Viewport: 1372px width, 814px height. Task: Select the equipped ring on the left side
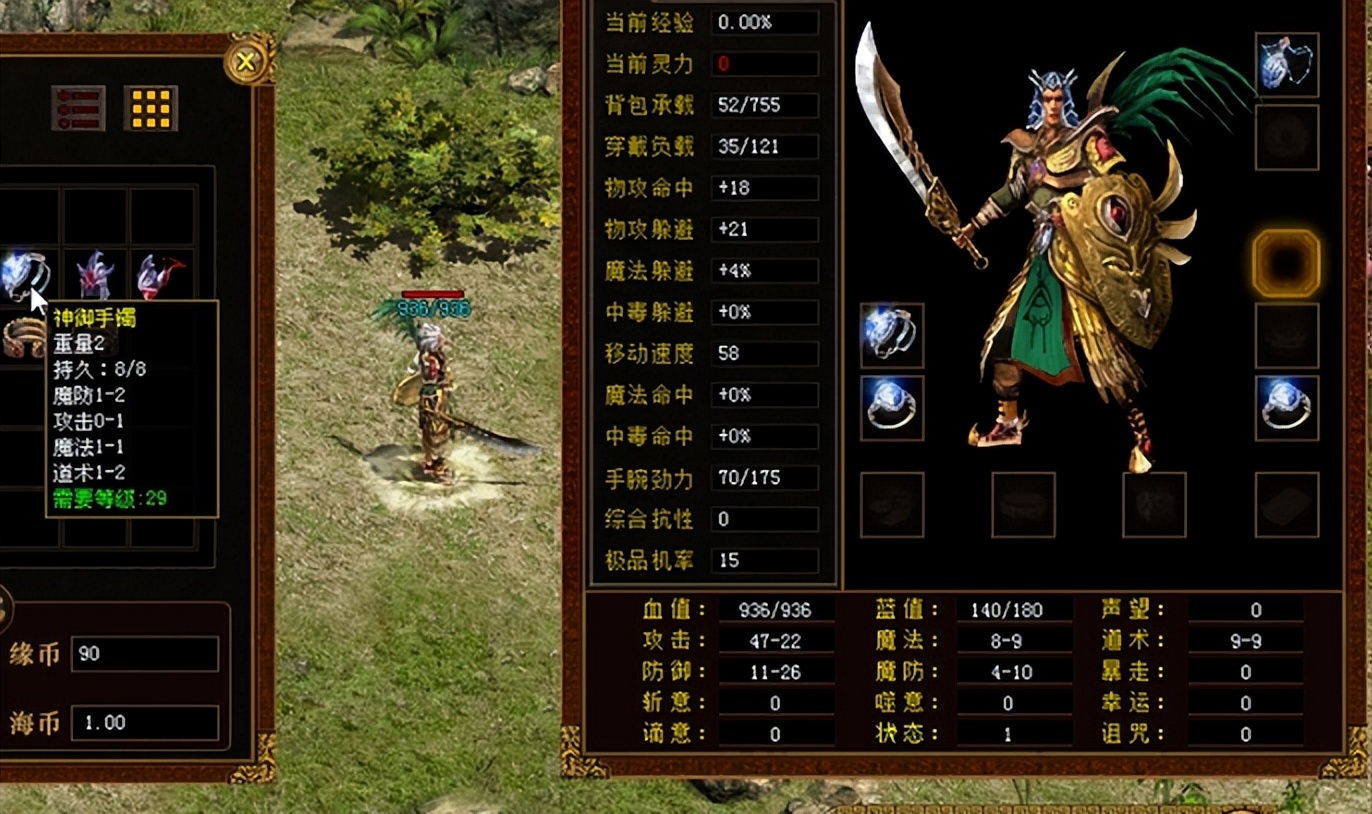(891, 408)
